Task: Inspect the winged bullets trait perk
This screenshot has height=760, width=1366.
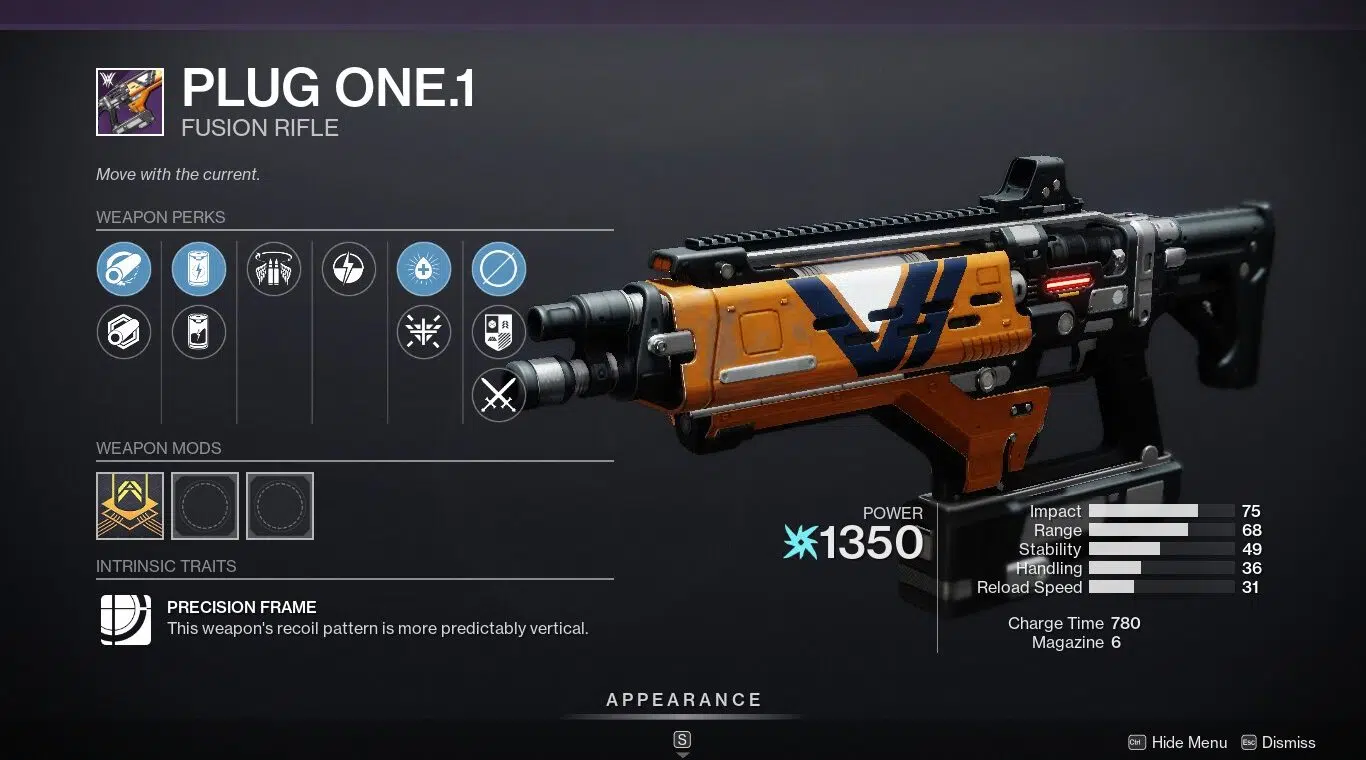Action: [x=274, y=269]
